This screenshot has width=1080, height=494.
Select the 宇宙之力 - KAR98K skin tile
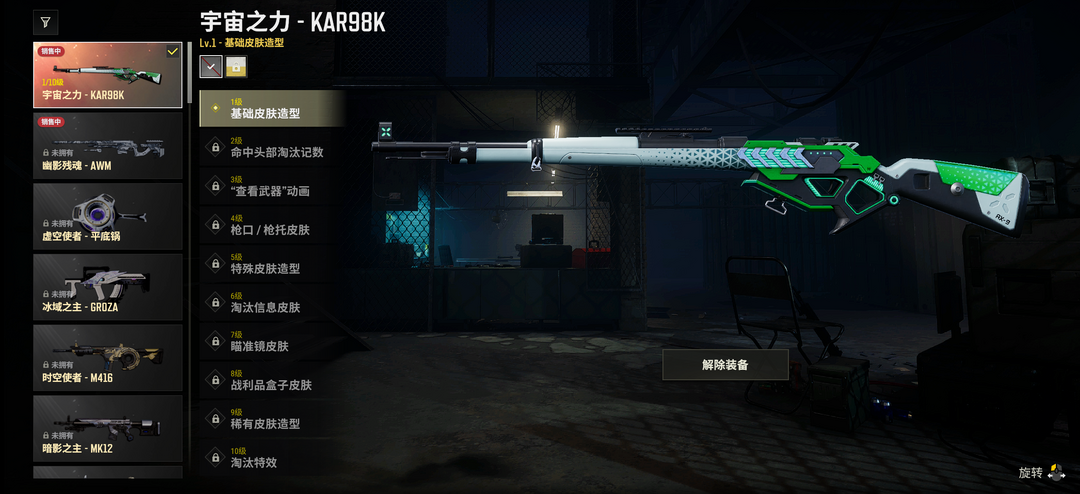(x=107, y=75)
